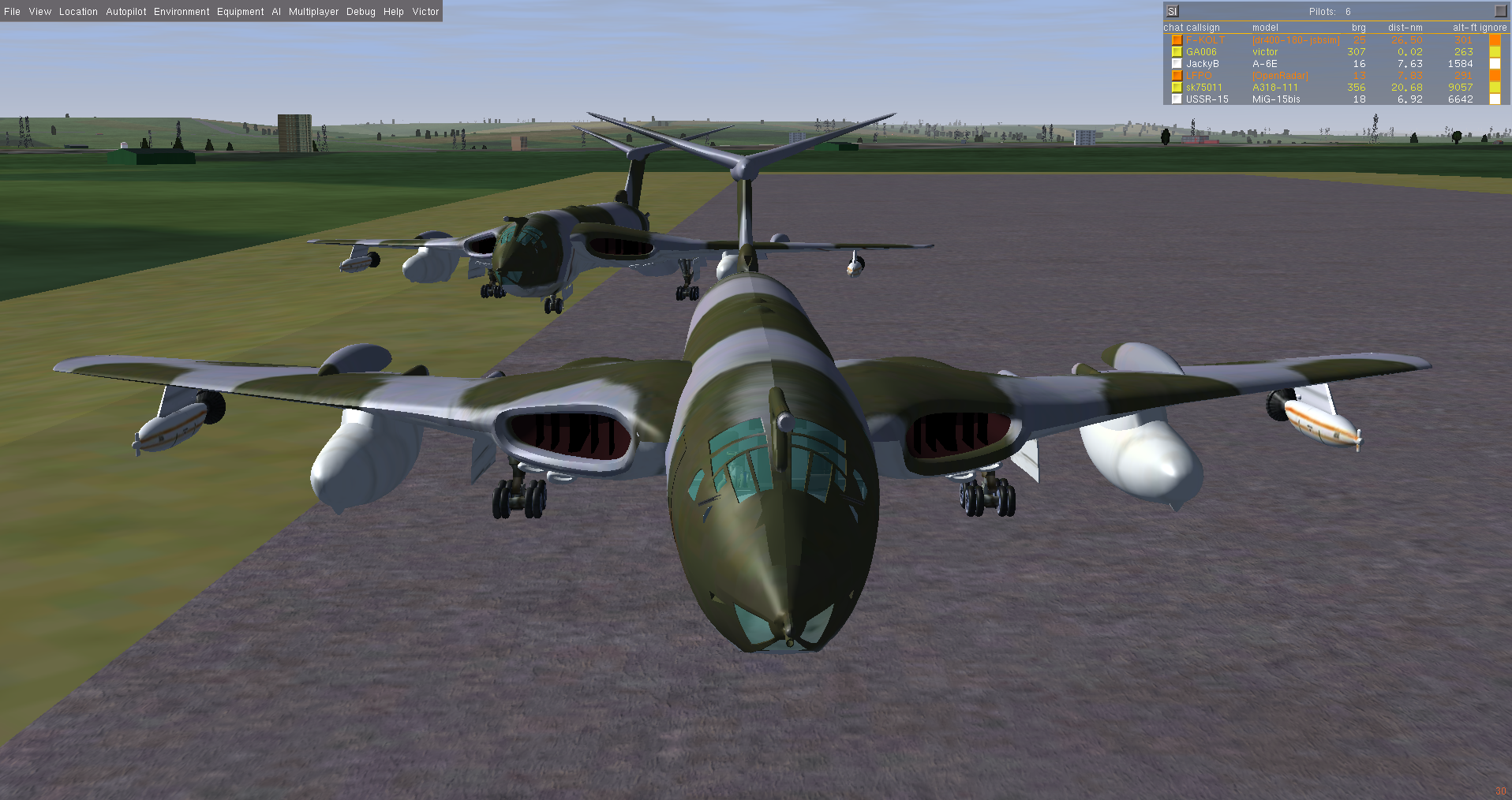Toggle SI units in the pilot list
This screenshot has height=800, width=1512.
pyautogui.click(x=1173, y=11)
